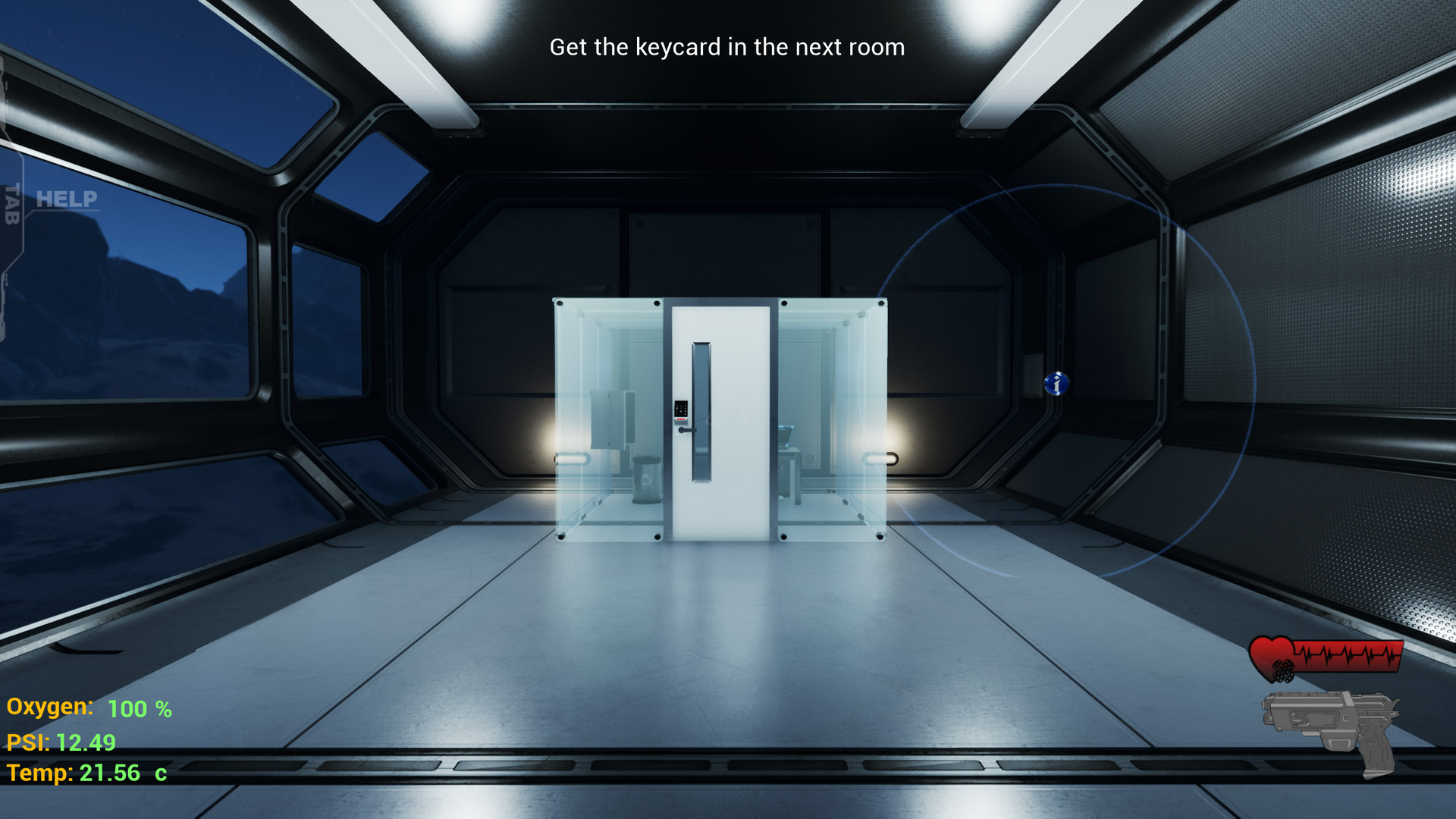Viewport: 1456px width, 819px height.
Task: Select the laptop on the desk inside the room
Action: click(x=786, y=436)
